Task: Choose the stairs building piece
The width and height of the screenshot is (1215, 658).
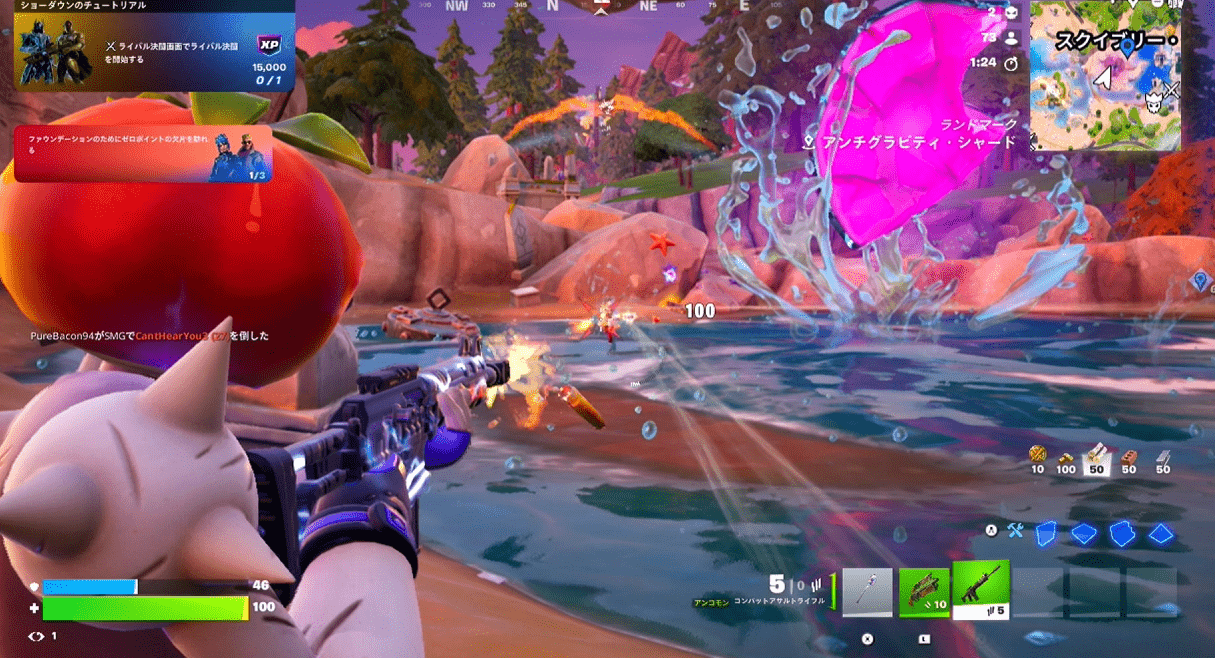Action: click(1122, 533)
